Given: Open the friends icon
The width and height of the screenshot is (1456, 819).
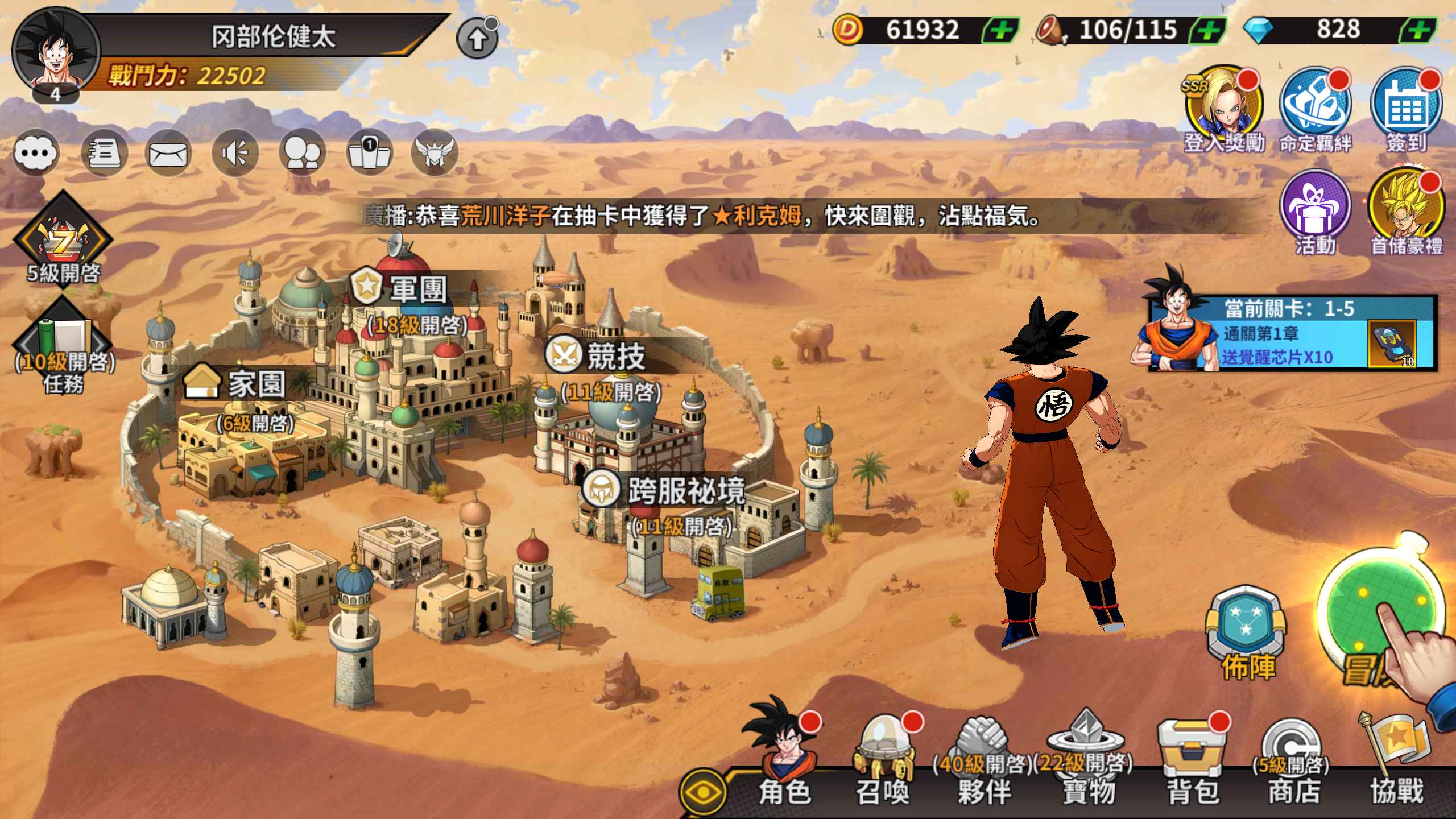Looking at the screenshot, I should coord(302,152).
